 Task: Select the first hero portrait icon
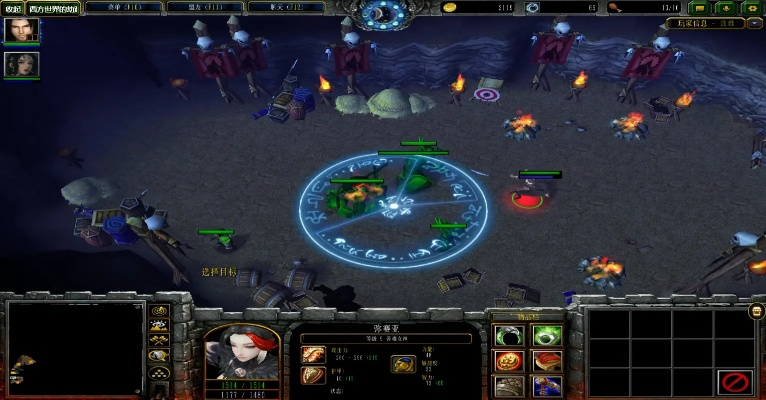[20, 31]
